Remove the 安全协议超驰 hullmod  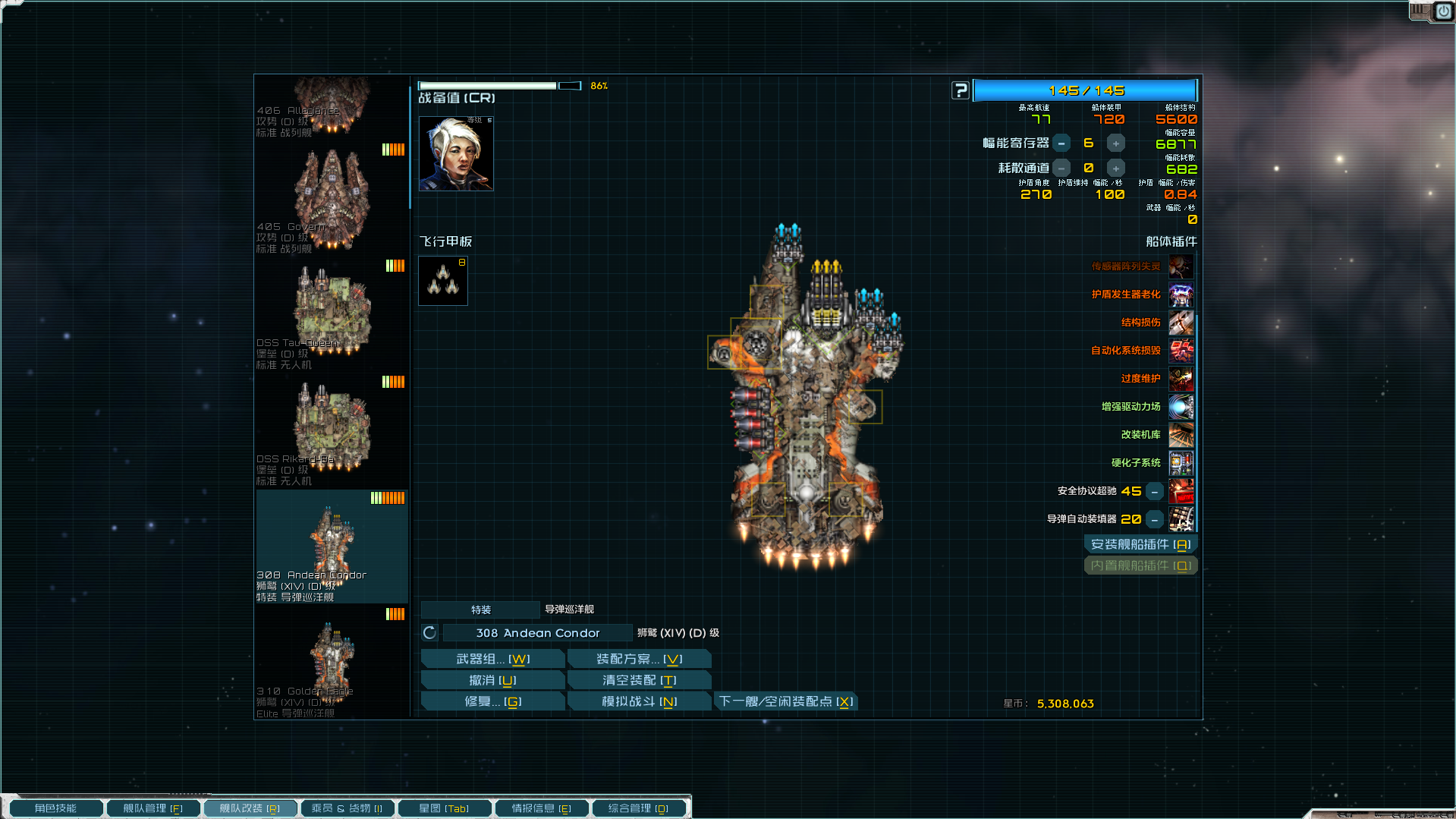(x=1154, y=492)
